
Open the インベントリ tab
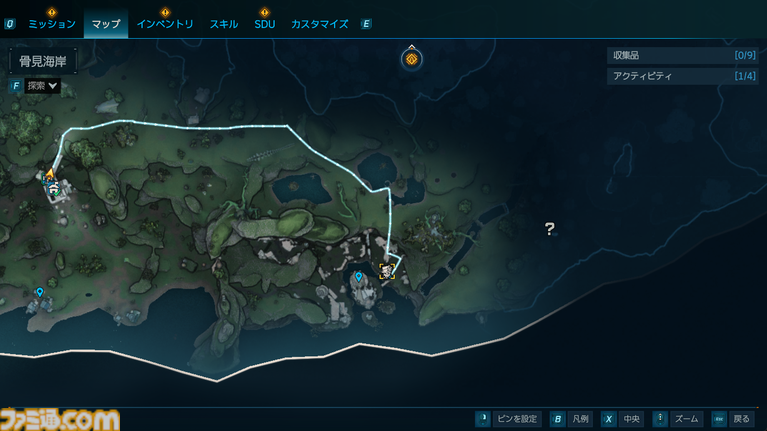click(x=165, y=23)
